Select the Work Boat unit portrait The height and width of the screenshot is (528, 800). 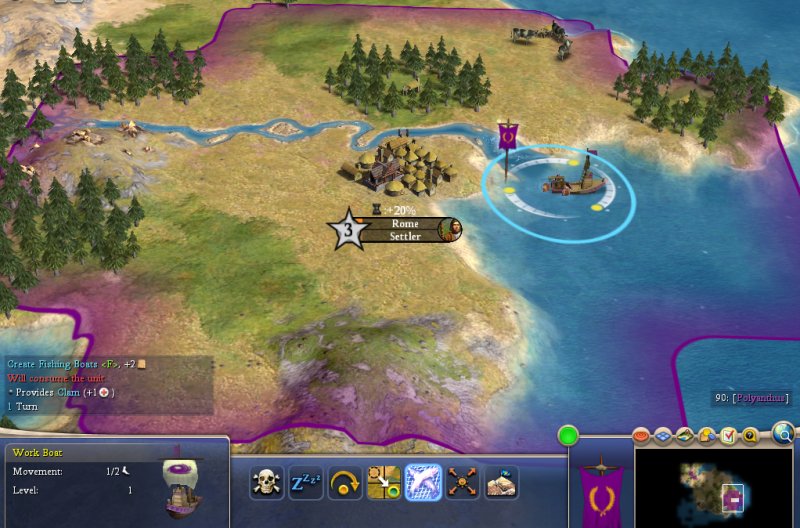click(x=183, y=485)
